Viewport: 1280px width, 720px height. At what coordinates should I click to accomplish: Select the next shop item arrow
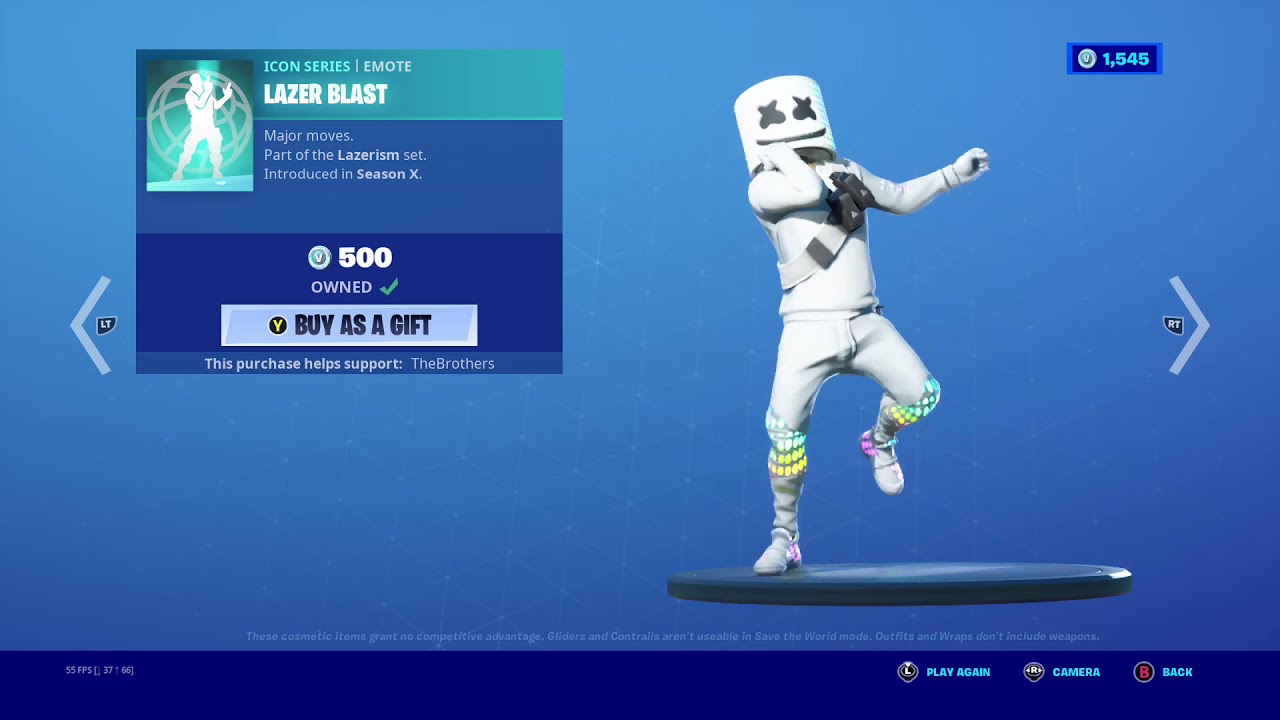point(1188,324)
